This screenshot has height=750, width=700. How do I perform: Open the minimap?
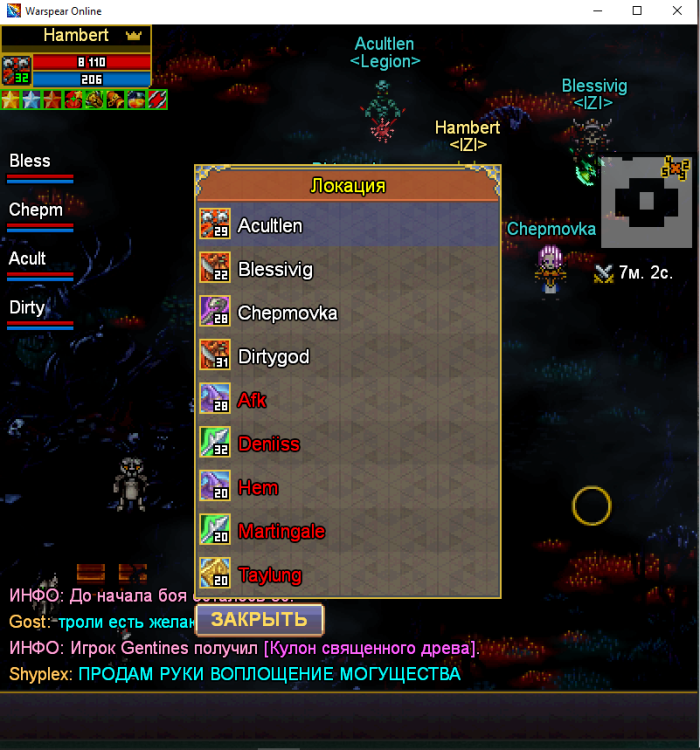(x=645, y=201)
